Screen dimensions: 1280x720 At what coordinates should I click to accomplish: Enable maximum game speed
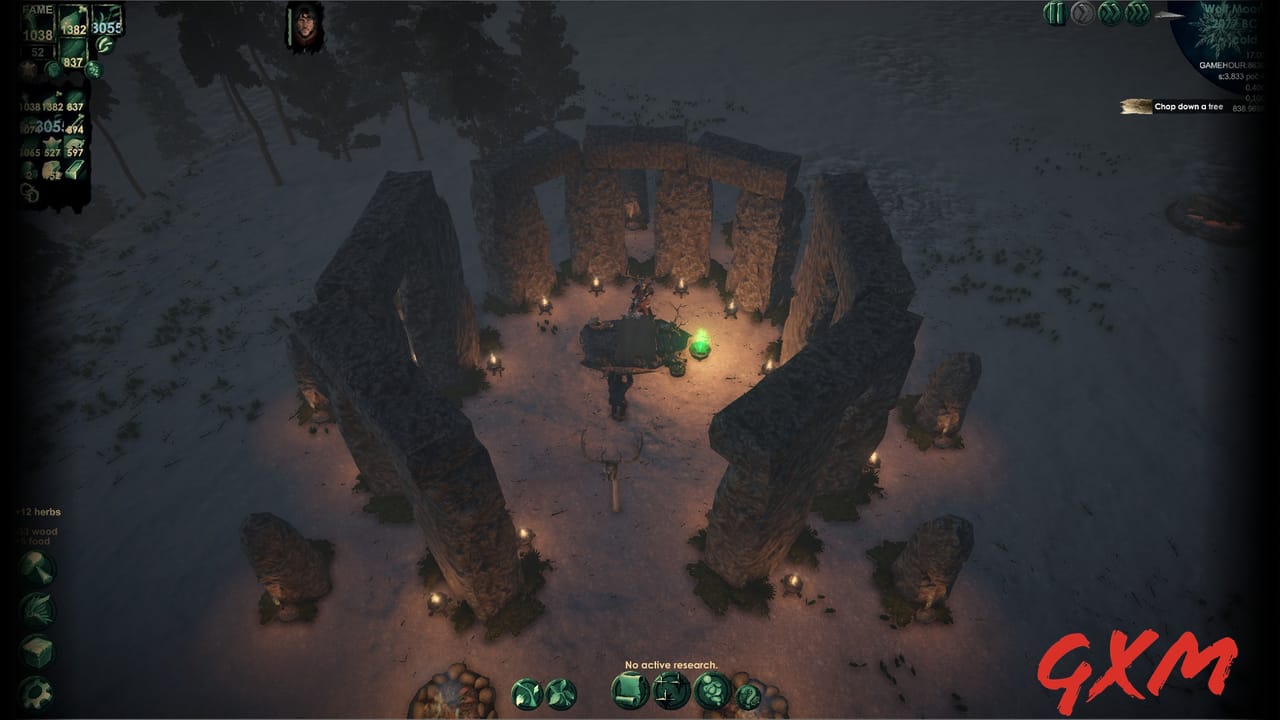pyautogui.click(x=1137, y=14)
